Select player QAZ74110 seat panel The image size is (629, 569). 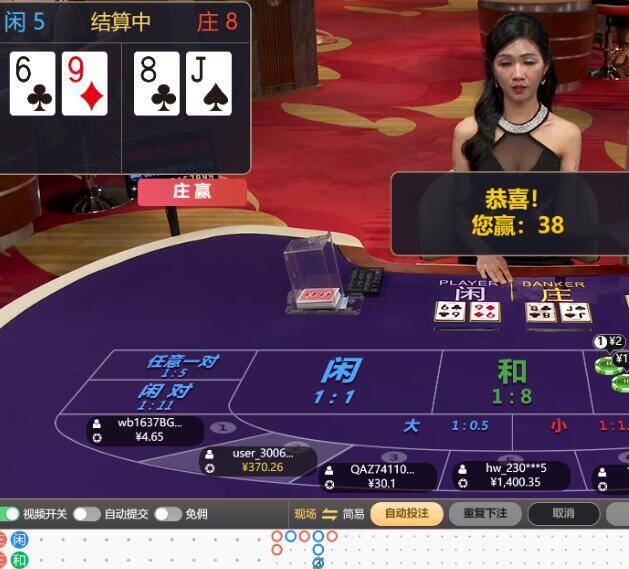click(x=377, y=476)
